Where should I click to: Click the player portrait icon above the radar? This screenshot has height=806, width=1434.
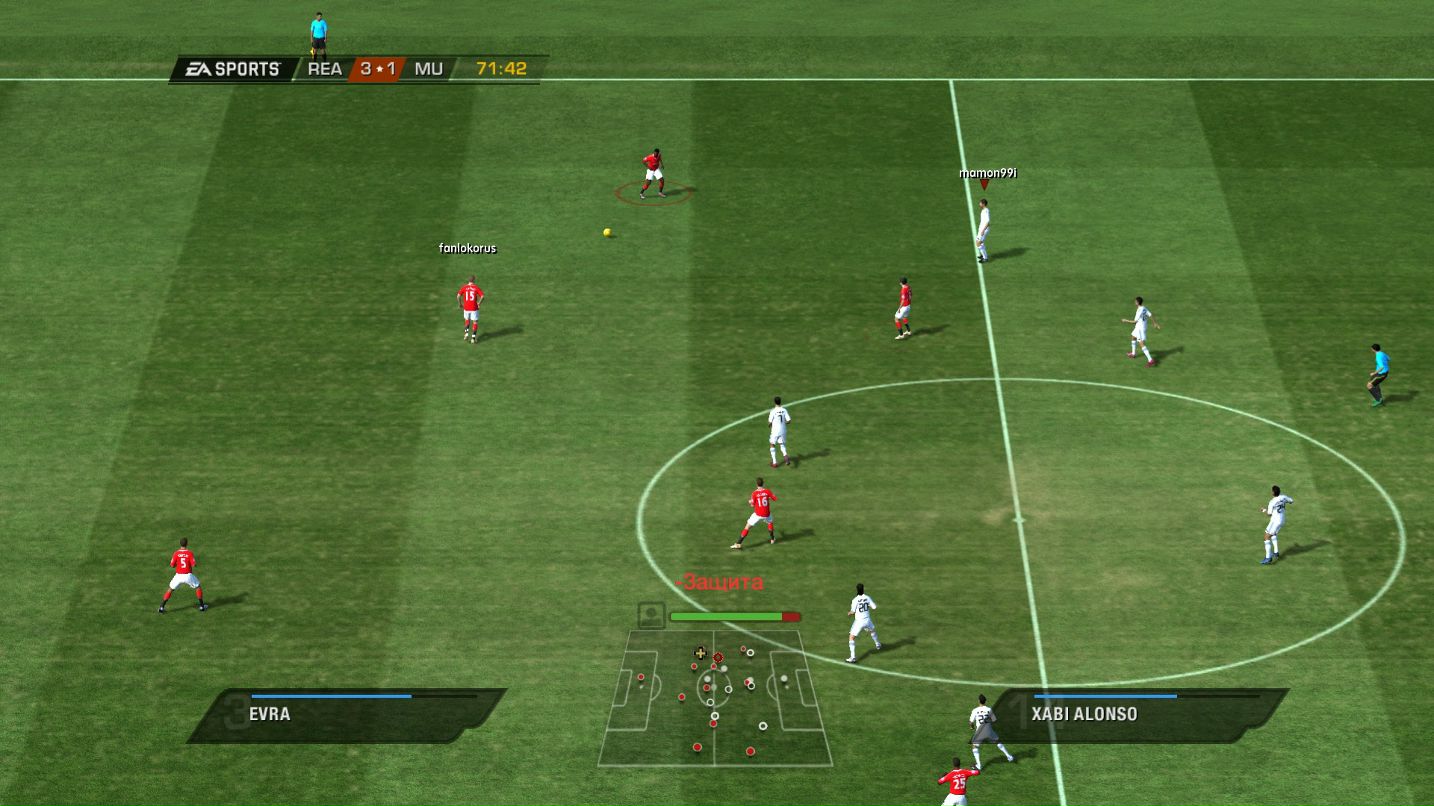(651, 615)
